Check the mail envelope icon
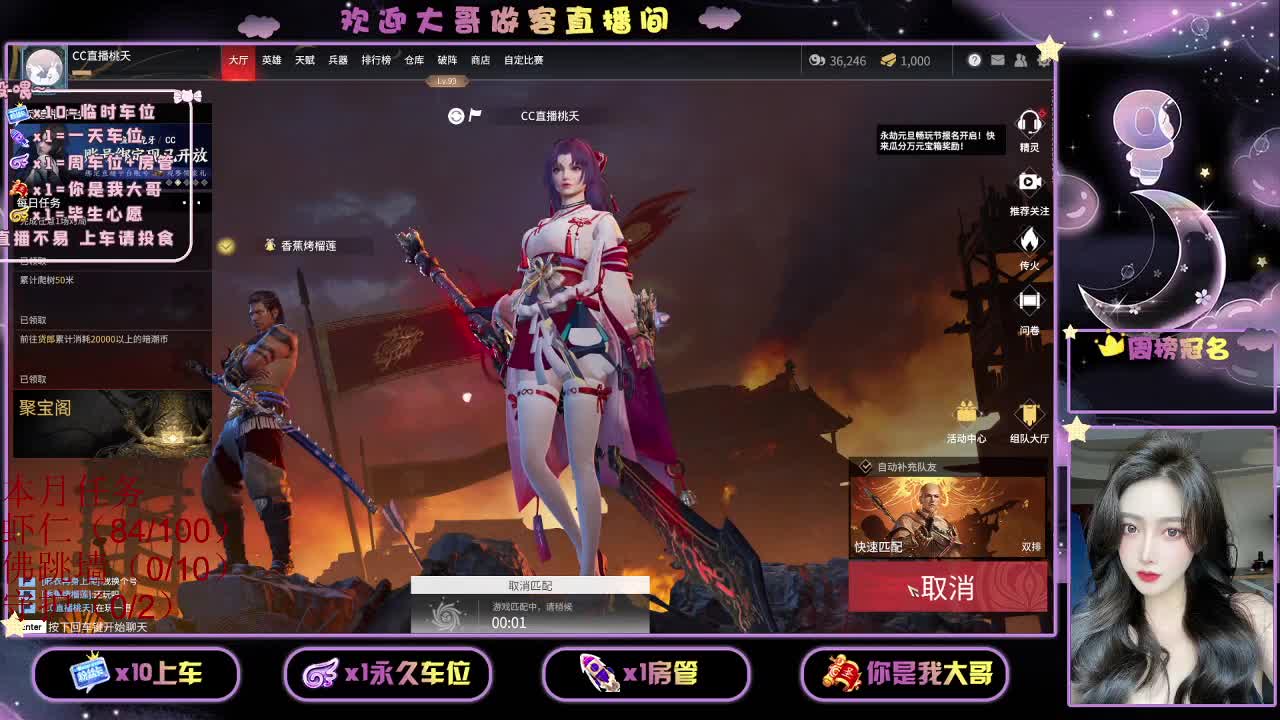1280x720 pixels. point(998,61)
